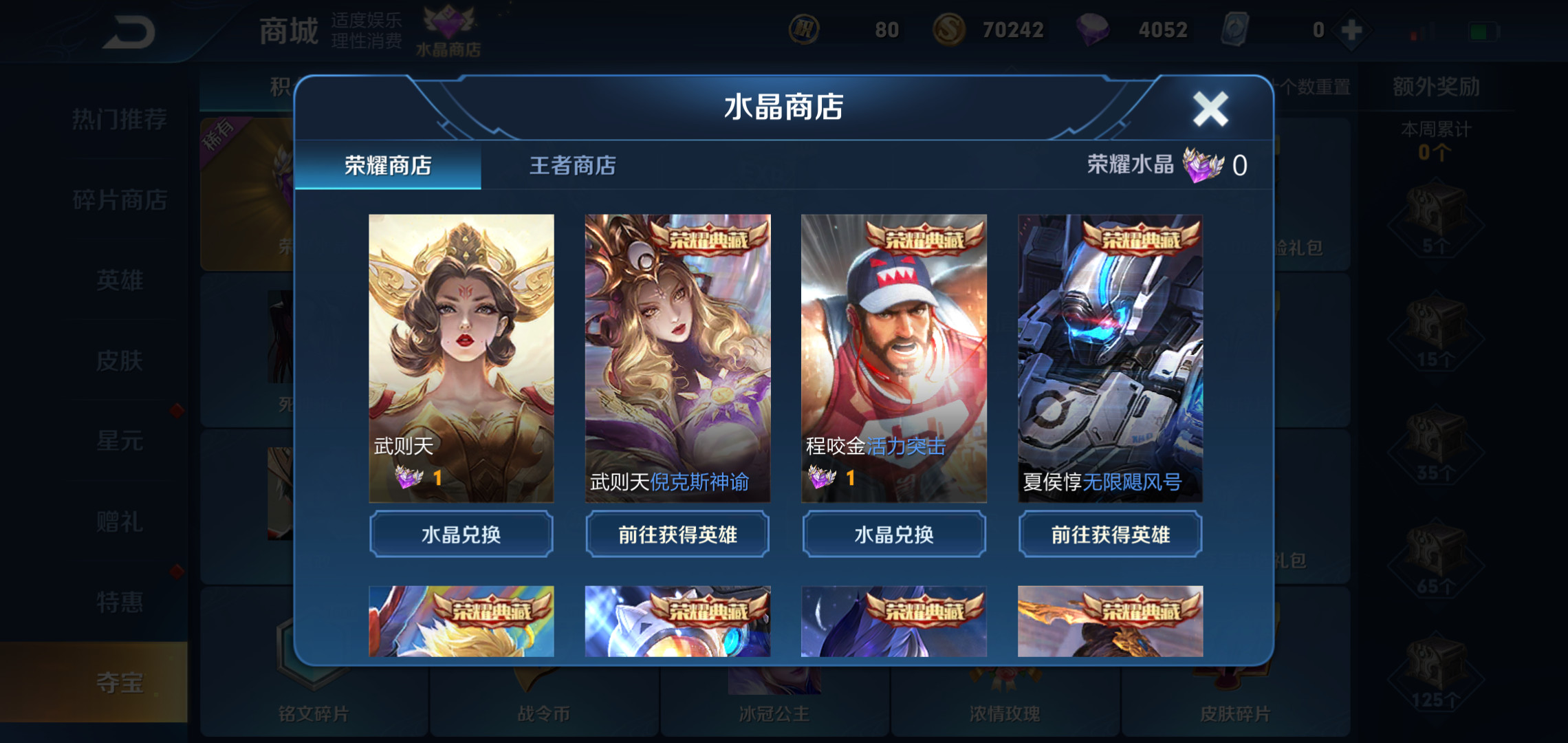1568x743 pixels.
Task: Click the diamond currency icon
Action: pos(1093,30)
